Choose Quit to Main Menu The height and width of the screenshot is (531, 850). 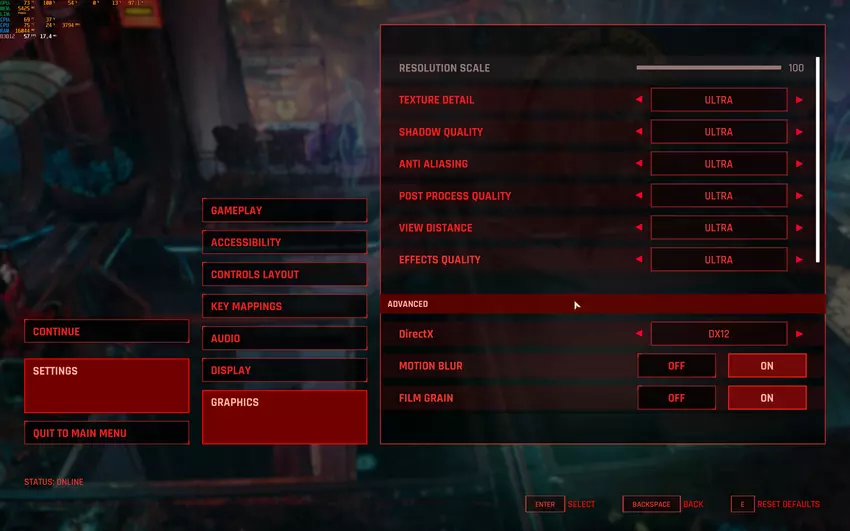point(106,433)
